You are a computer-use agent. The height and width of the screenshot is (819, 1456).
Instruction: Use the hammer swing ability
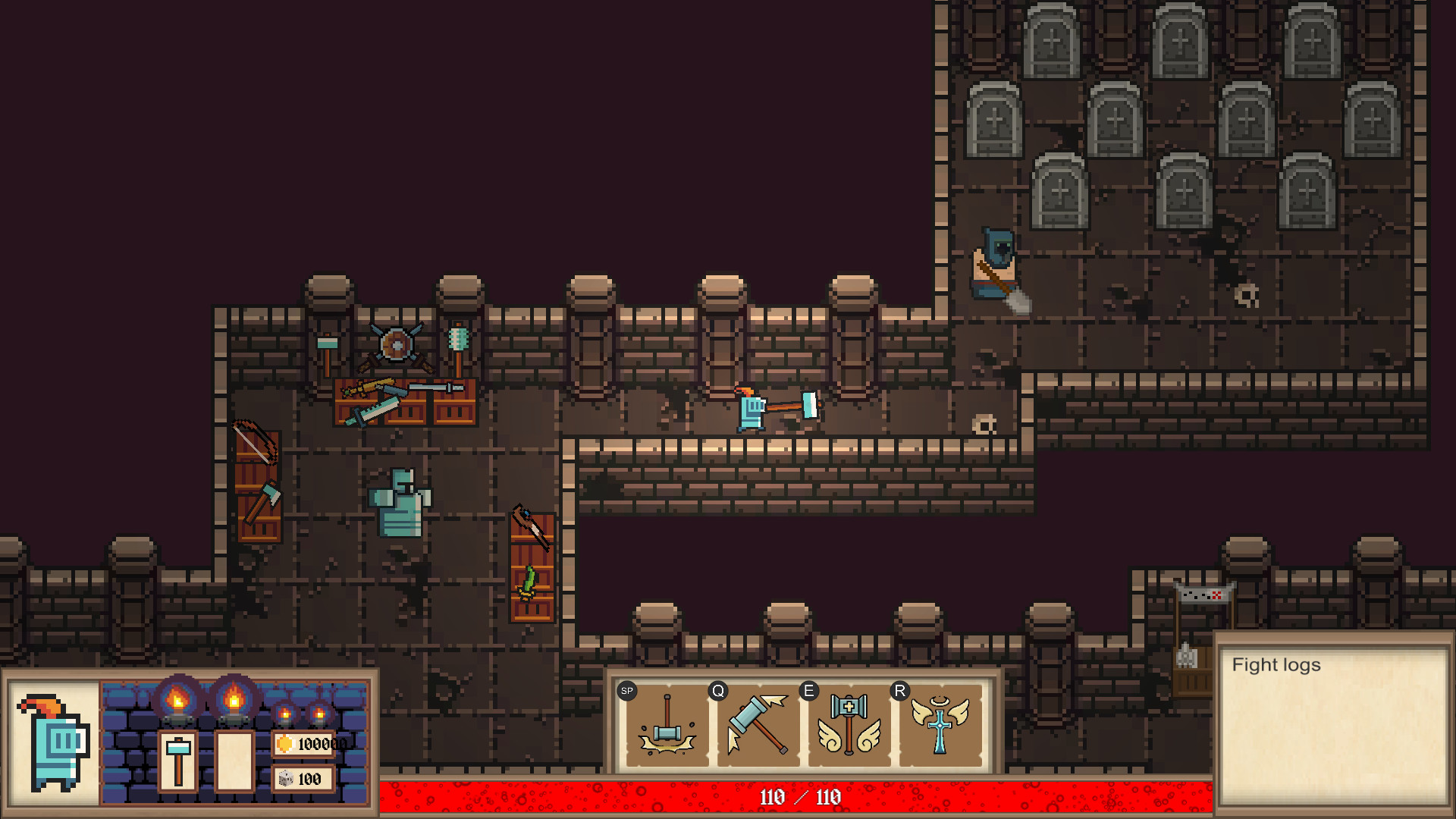(758, 726)
